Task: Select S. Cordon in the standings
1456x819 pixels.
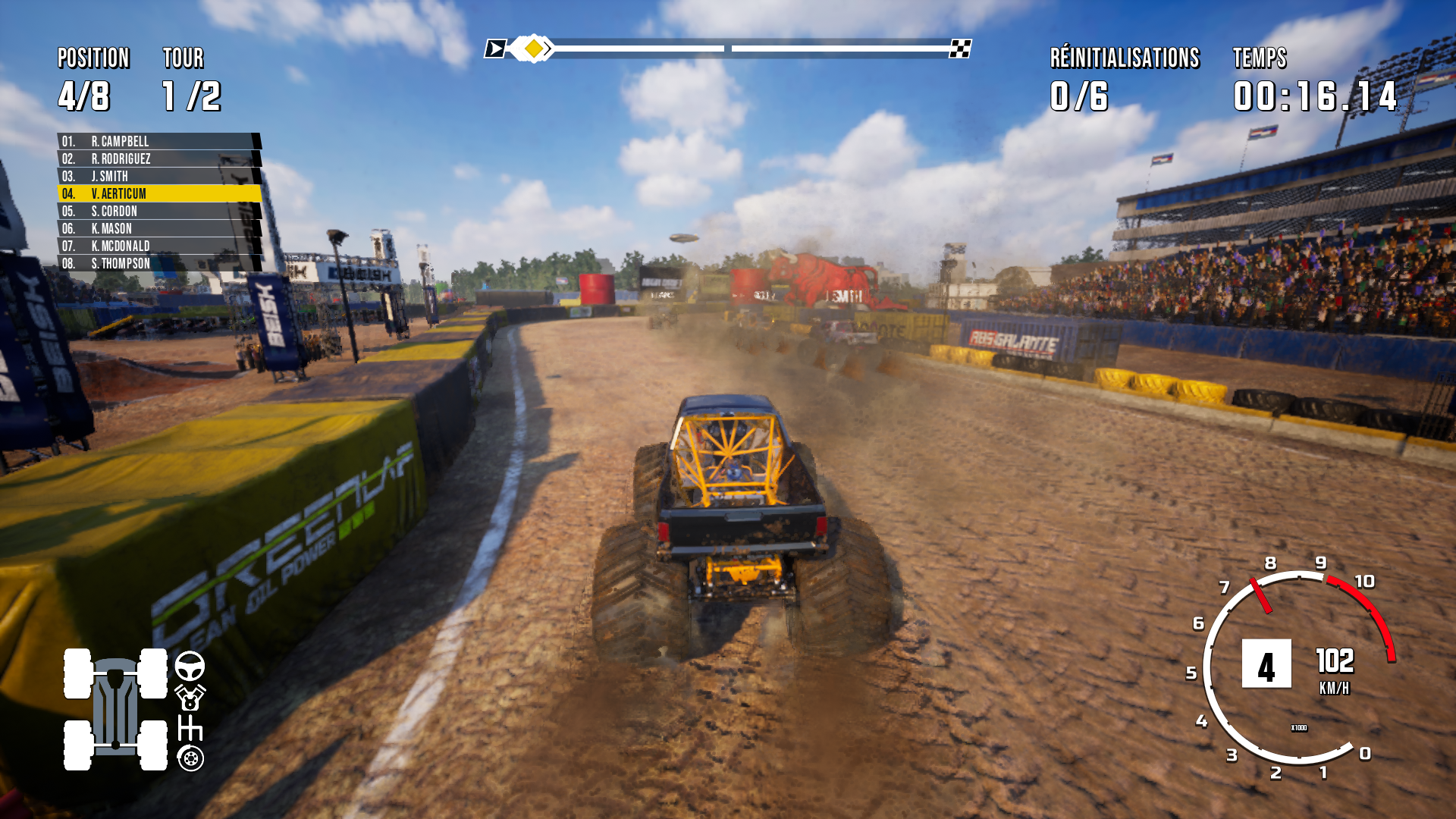Action: click(158, 212)
